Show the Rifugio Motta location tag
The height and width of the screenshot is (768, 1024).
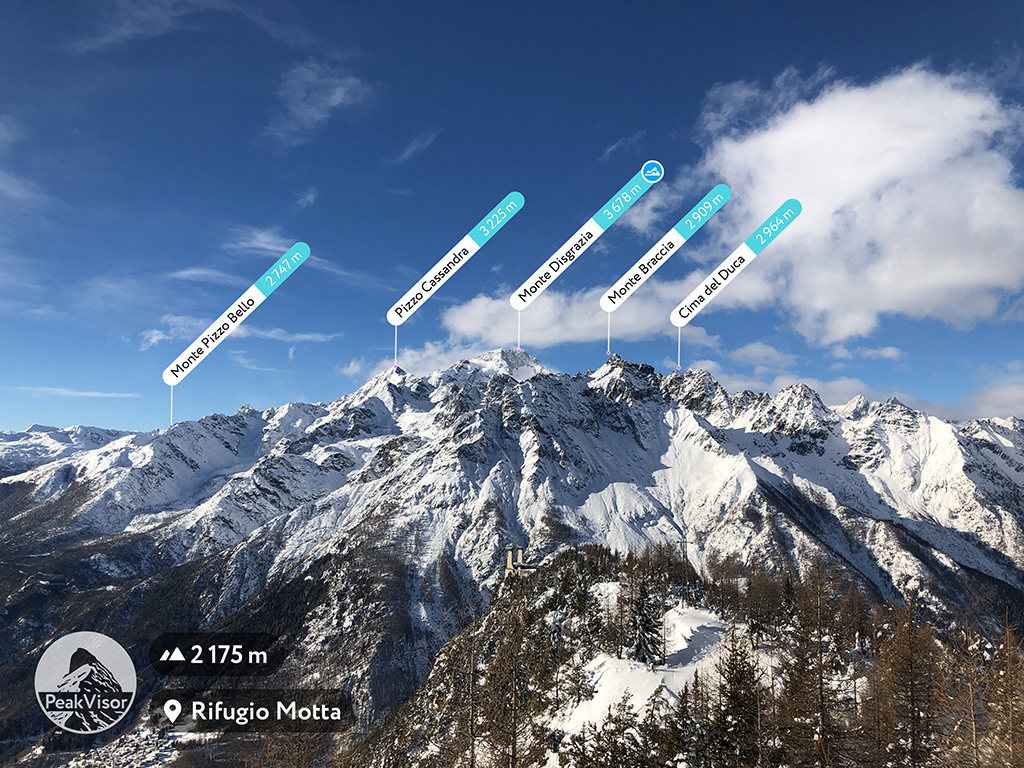coord(252,711)
